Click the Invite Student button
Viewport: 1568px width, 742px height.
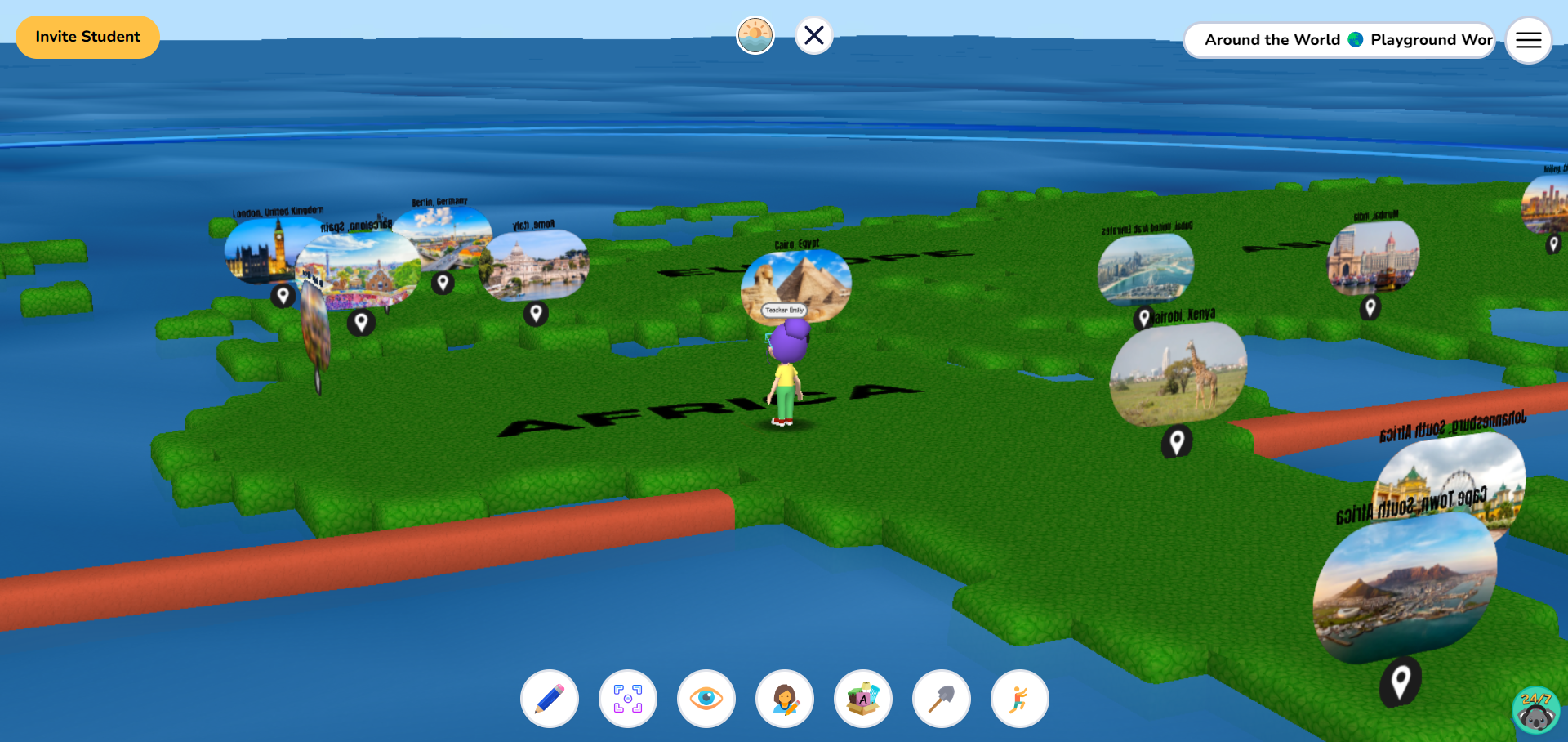click(x=87, y=37)
